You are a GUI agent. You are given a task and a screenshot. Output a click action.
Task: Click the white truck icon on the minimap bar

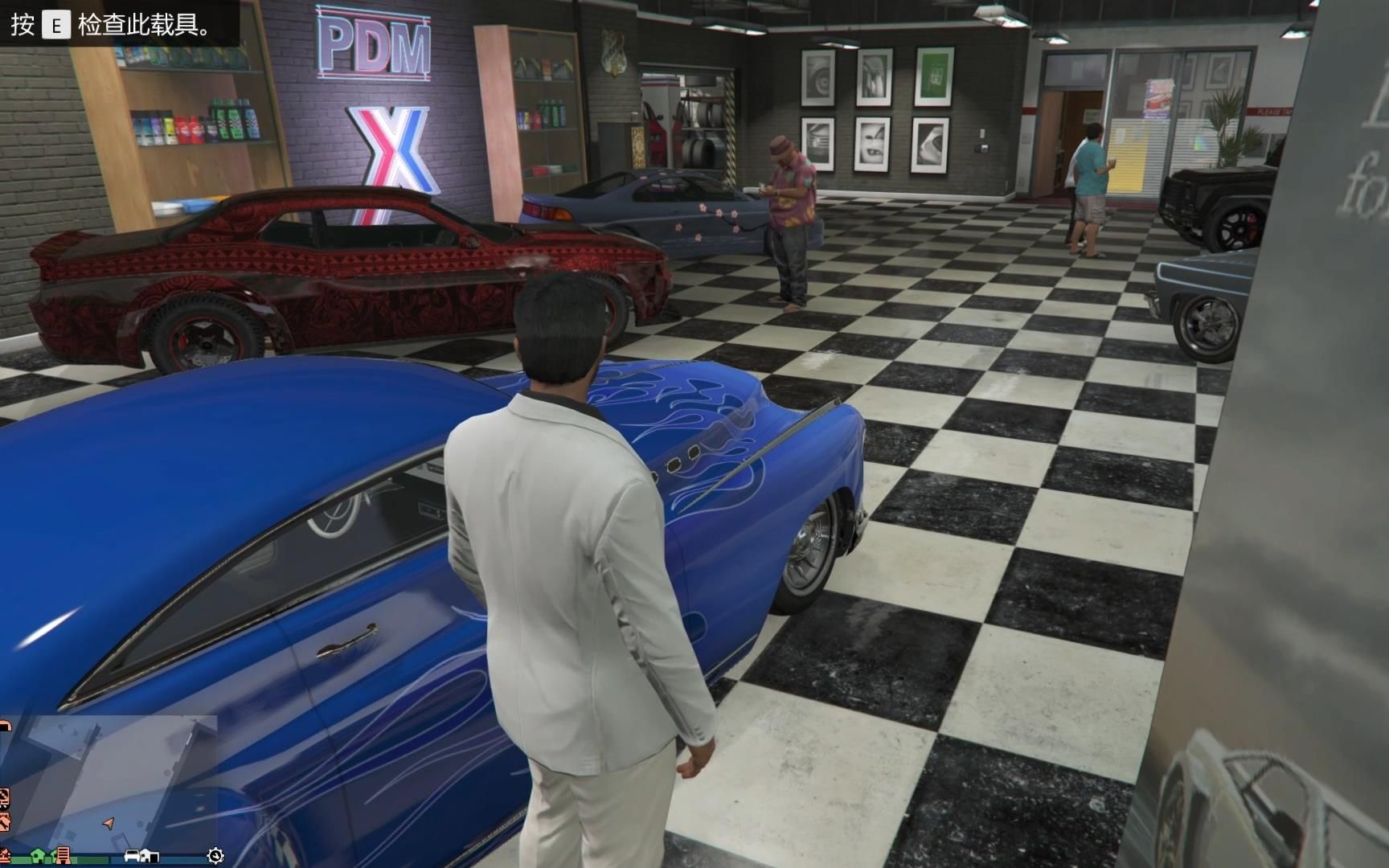pos(150,857)
